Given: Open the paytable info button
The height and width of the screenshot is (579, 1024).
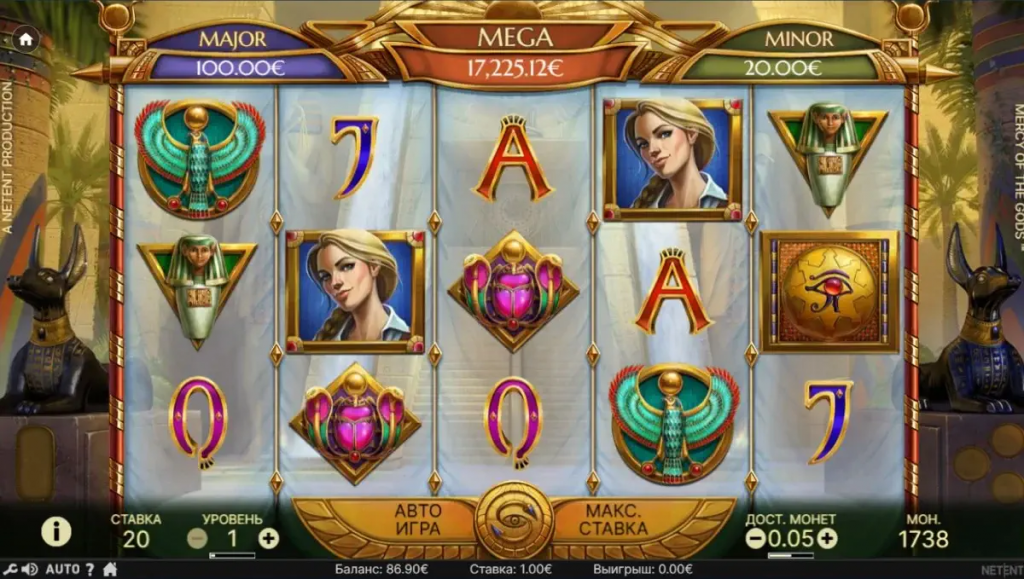Looking at the screenshot, I should tap(55, 531).
